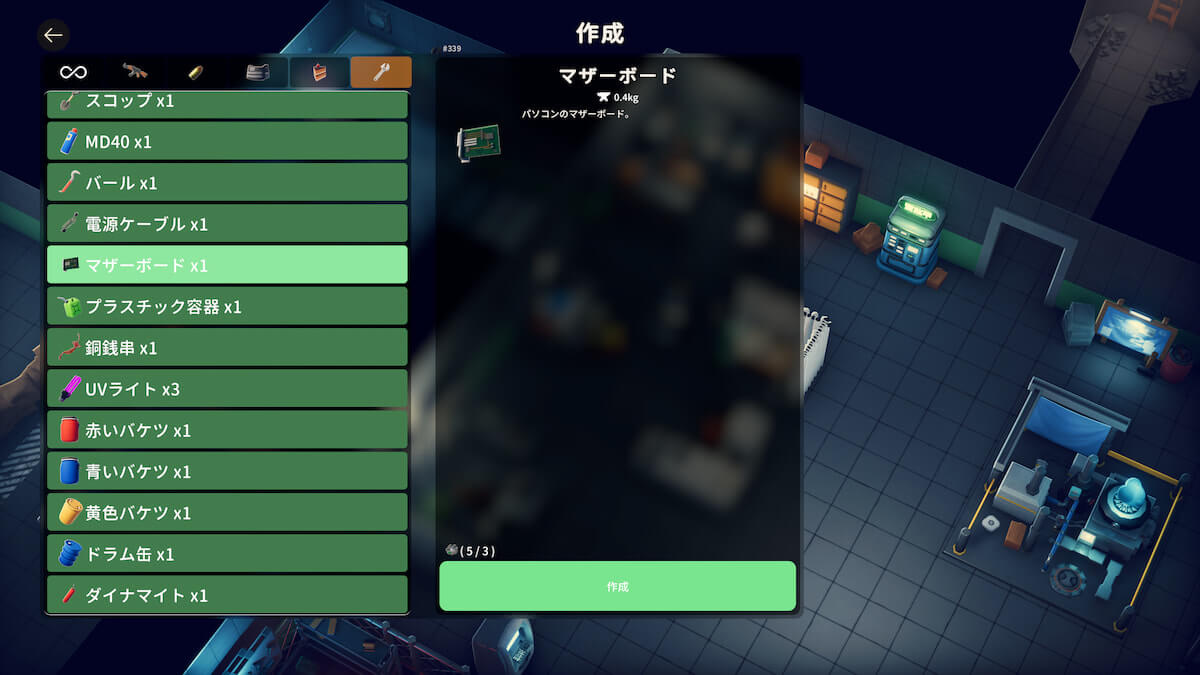Screen dimensions: 1200x675
Task: Switch to the rifle weapons tab
Action: point(134,72)
